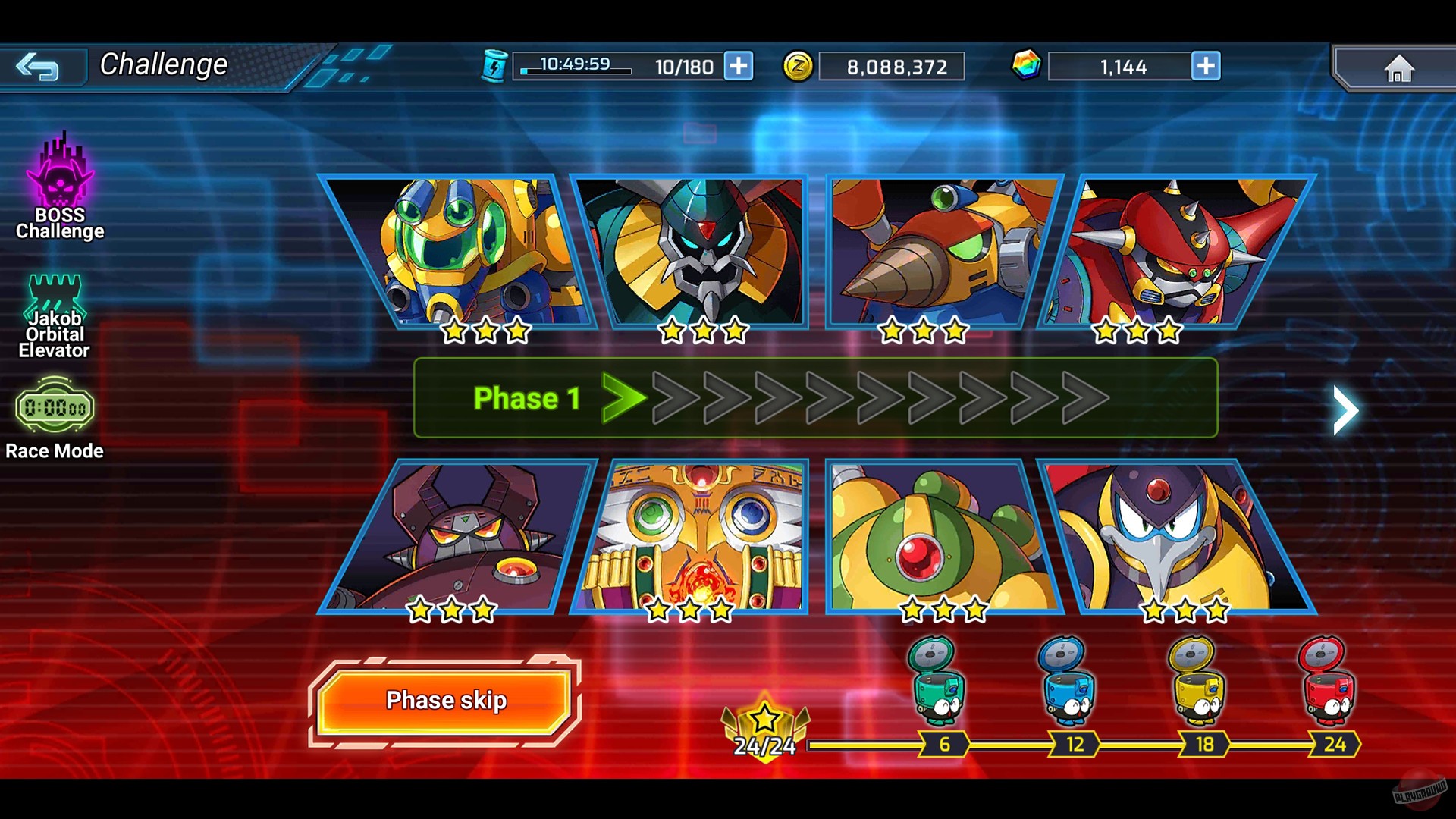1456x819 pixels.
Task: Click the Challenge title header
Action: pos(164,64)
